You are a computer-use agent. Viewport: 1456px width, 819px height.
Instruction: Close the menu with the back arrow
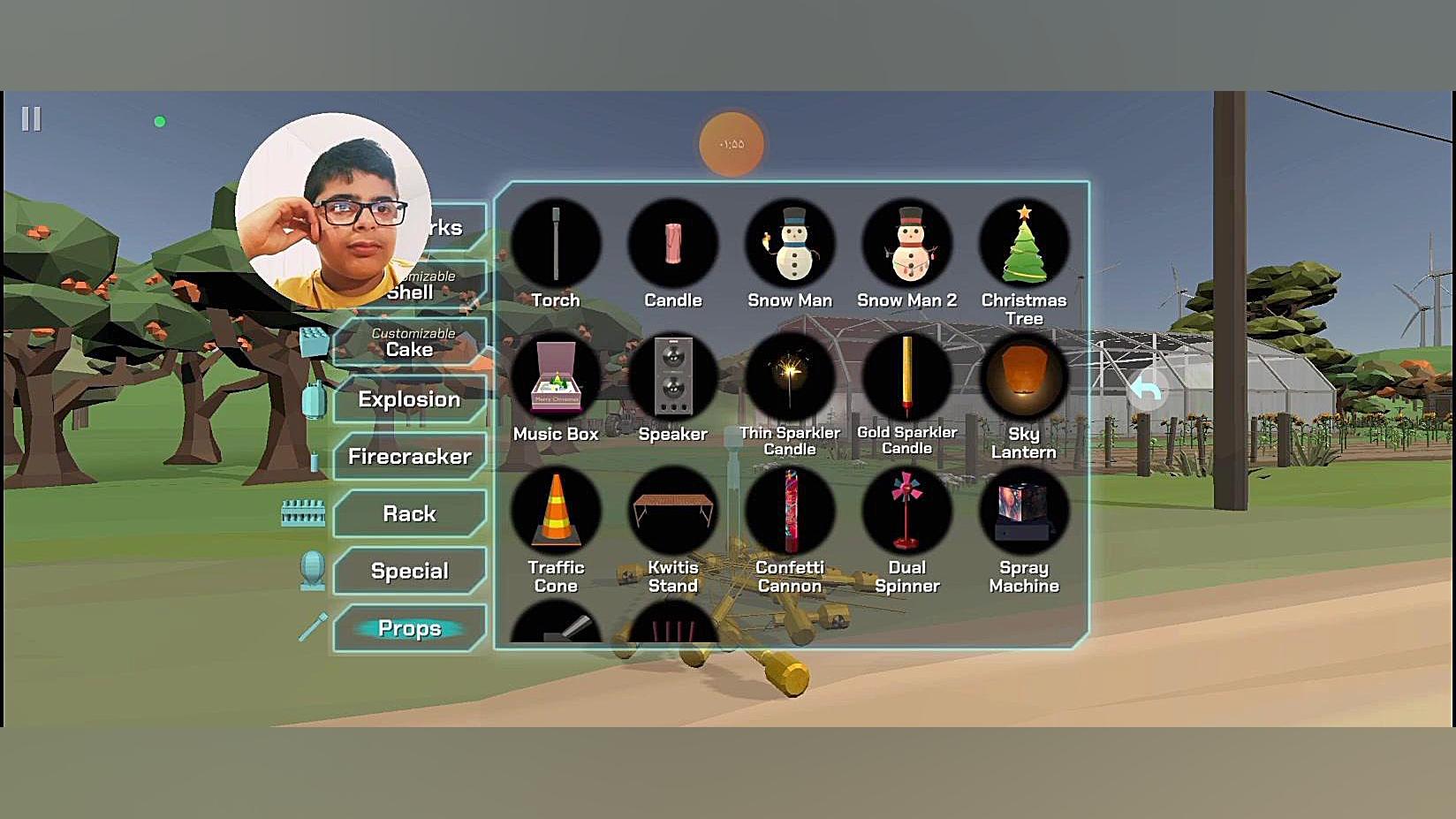[1146, 390]
